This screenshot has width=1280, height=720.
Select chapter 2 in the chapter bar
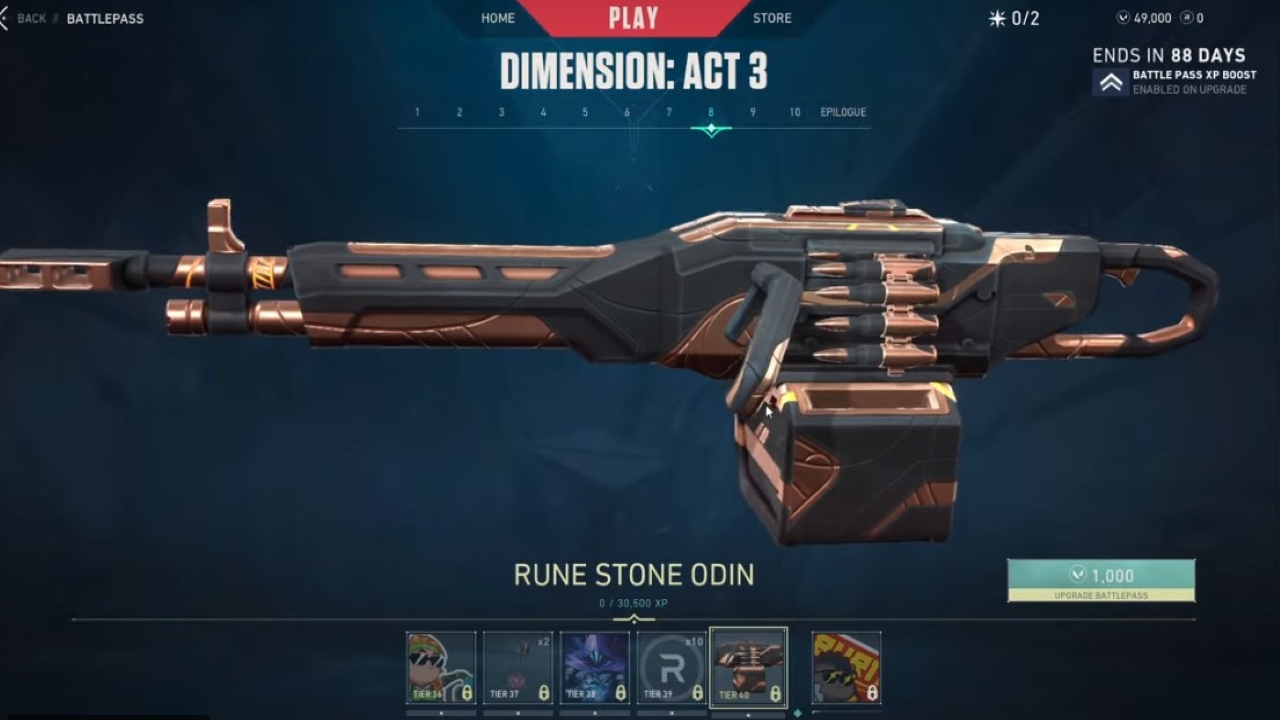point(460,112)
